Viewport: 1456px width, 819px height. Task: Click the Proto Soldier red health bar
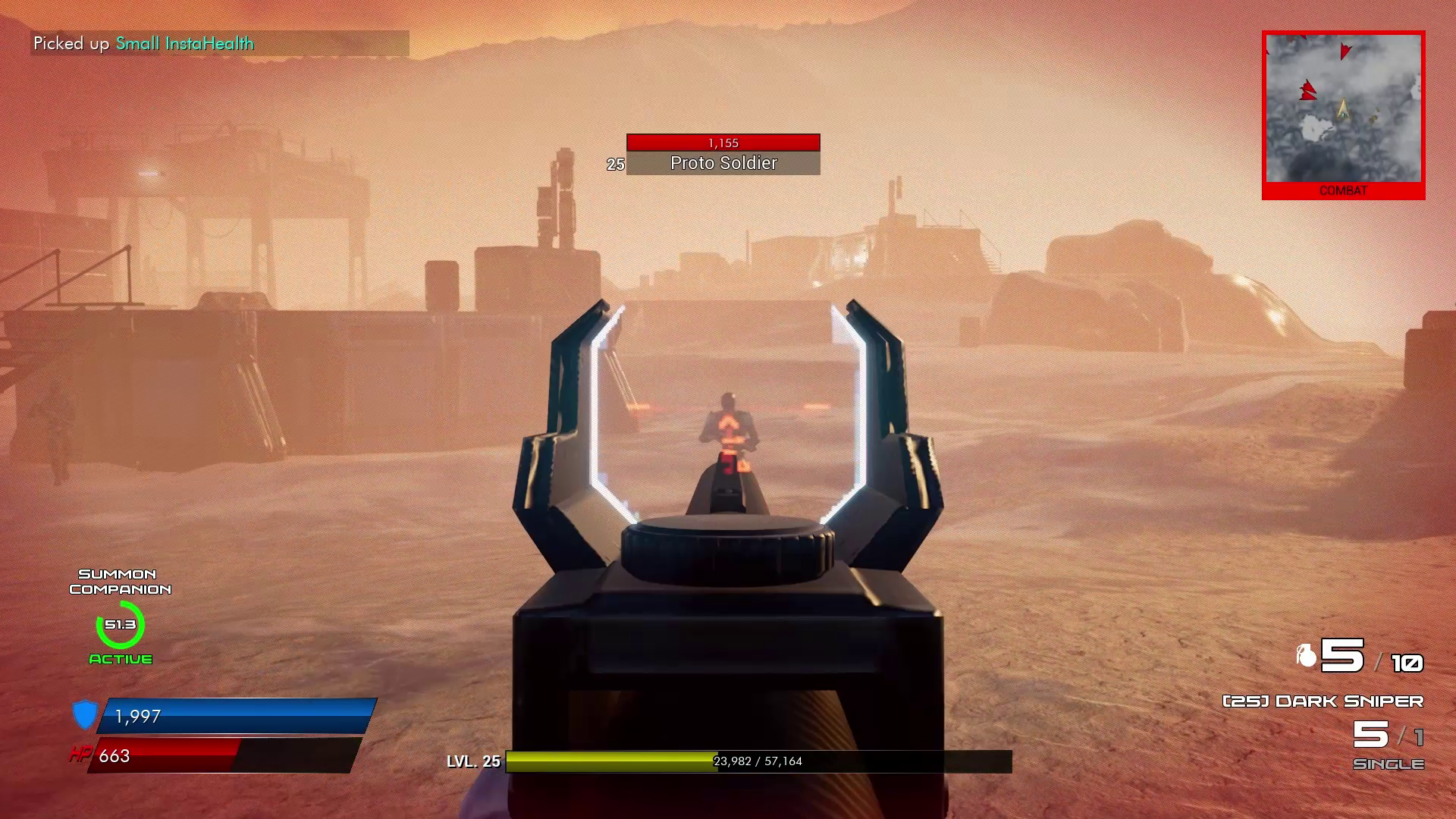(722, 142)
